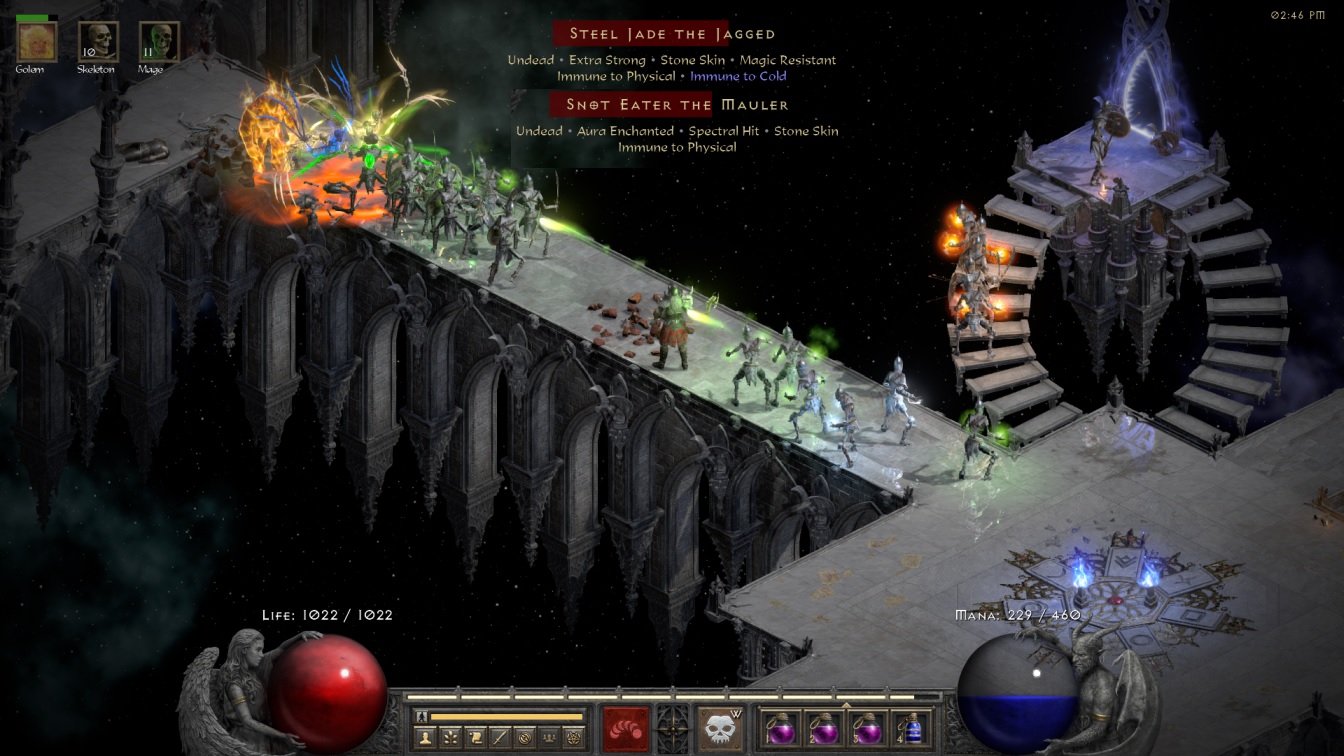Expand the belt using the small arrow

click(846, 704)
